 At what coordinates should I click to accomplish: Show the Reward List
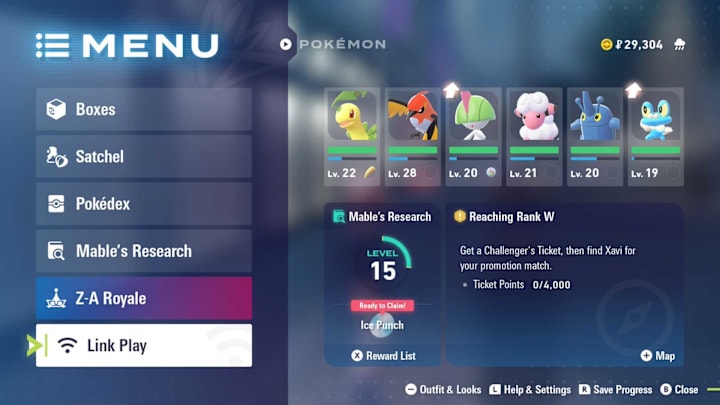click(x=383, y=355)
